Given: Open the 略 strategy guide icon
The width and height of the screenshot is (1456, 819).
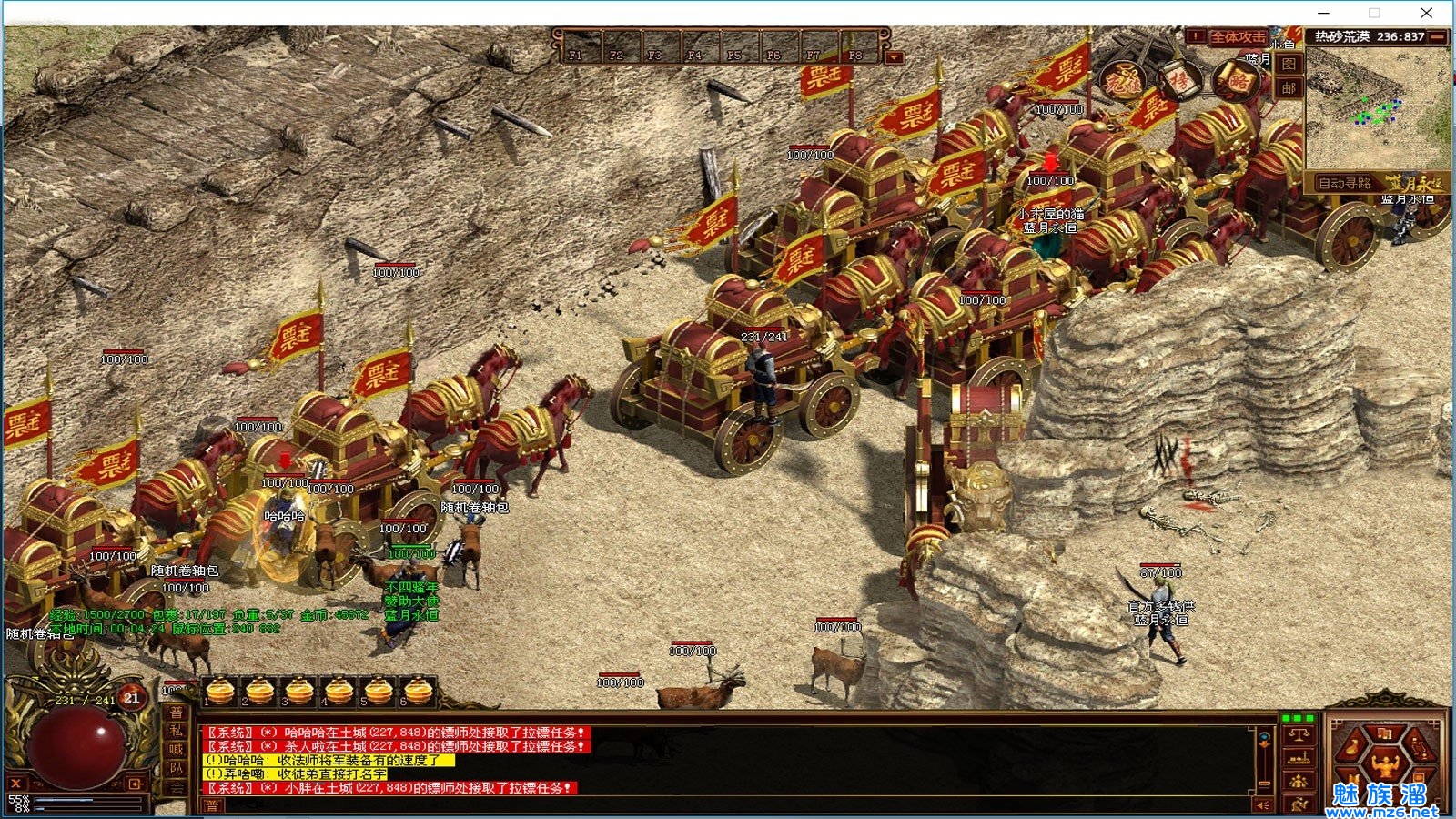Looking at the screenshot, I should (x=1239, y=83).
